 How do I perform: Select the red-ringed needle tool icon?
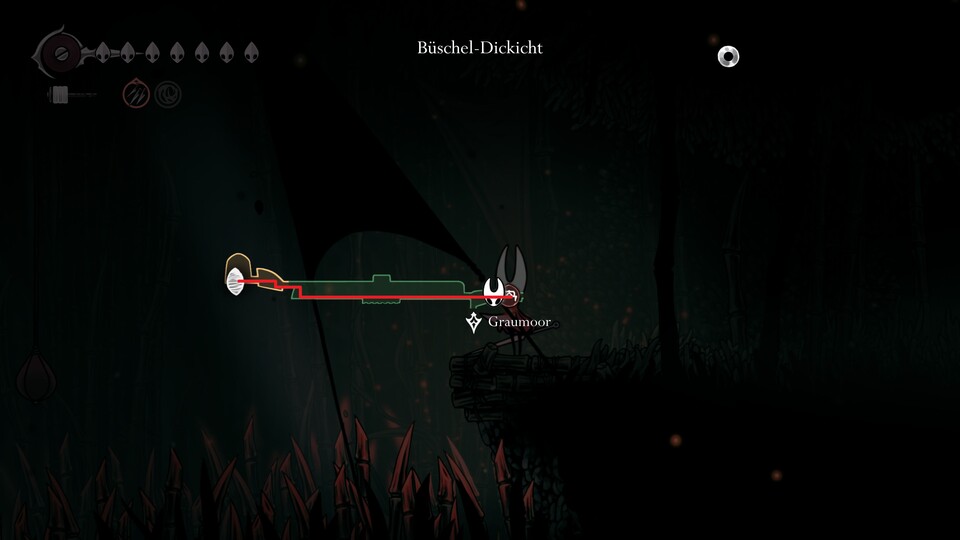(136, 95)
